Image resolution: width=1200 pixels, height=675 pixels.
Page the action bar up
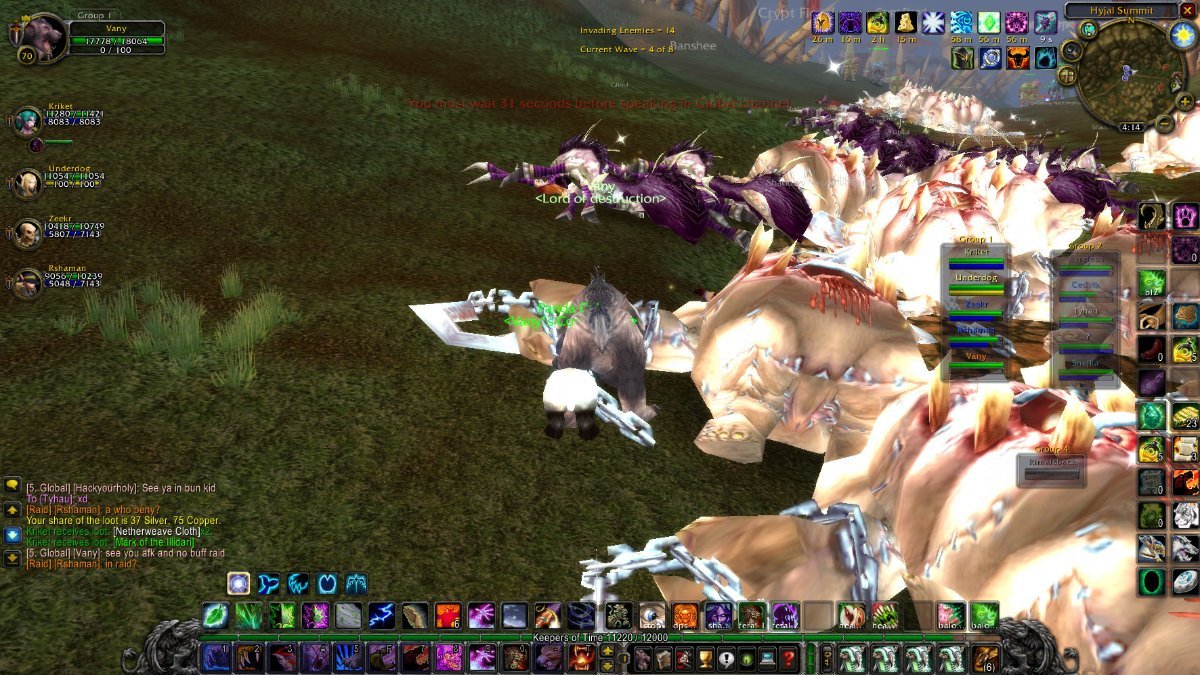[x=606, y=652]
